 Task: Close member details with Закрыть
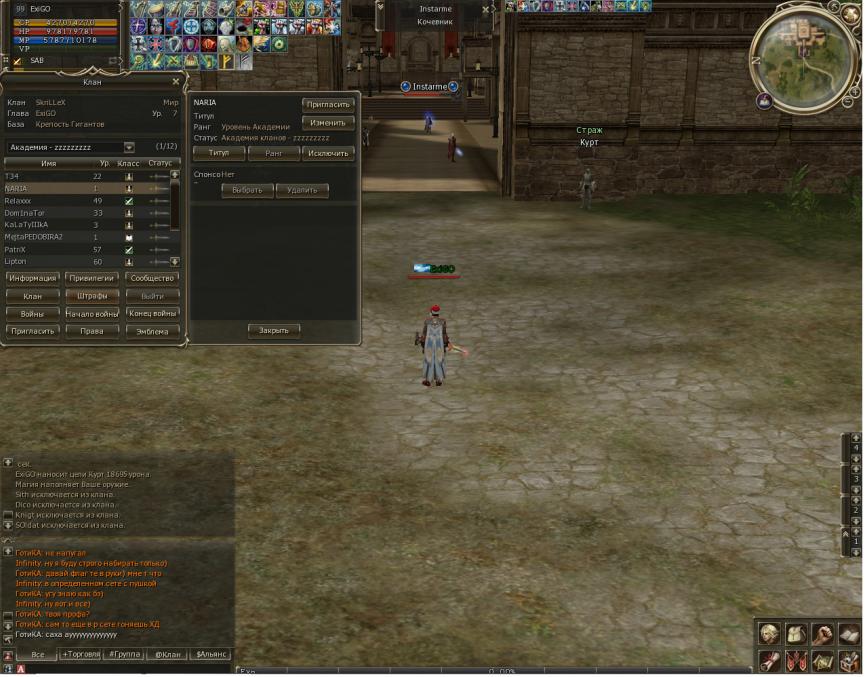click(x=273, y=330)
